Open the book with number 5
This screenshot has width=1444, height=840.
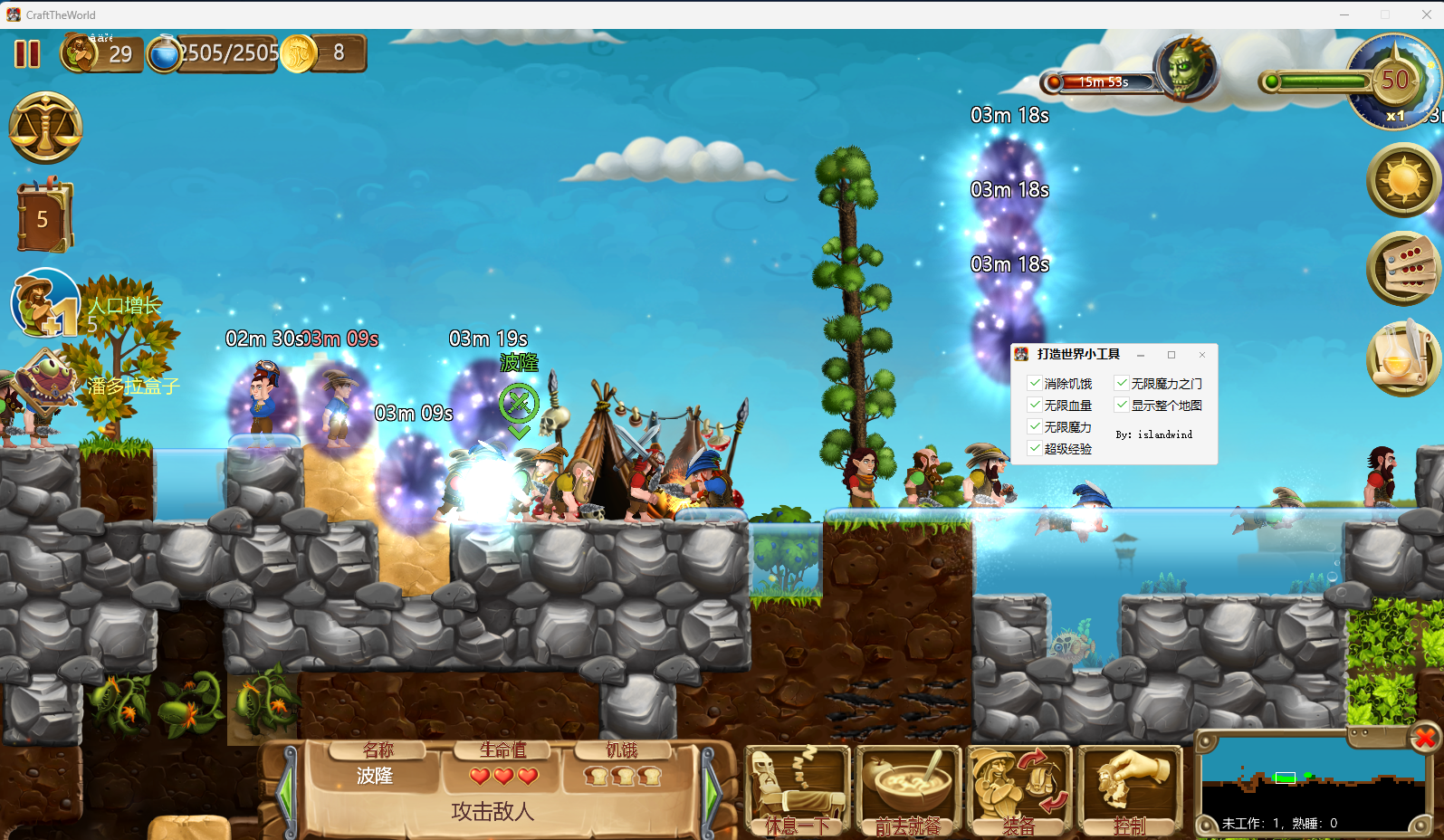coord(43,217)
